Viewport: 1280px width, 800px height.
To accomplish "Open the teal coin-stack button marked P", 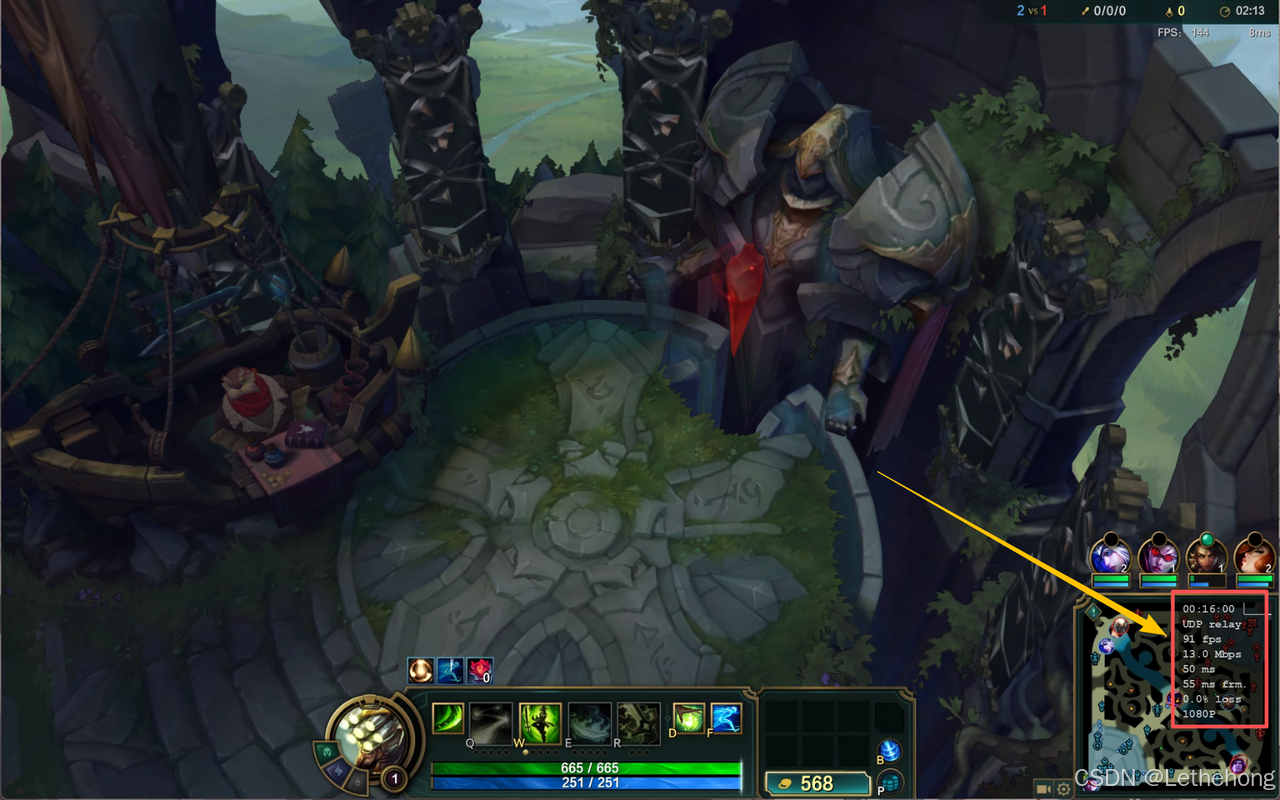I will point(889,782).
